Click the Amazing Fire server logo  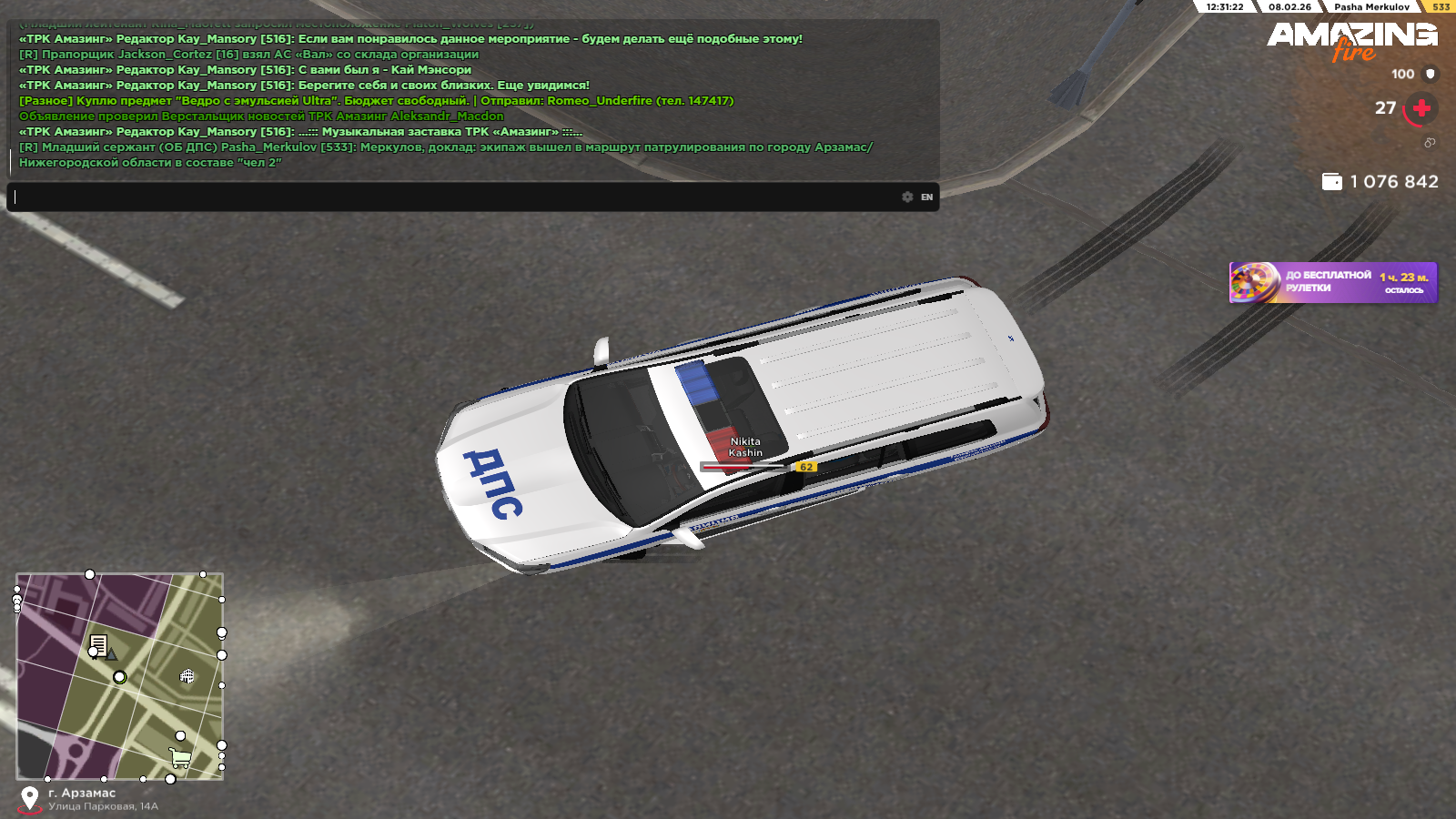tap(1352, 40)
